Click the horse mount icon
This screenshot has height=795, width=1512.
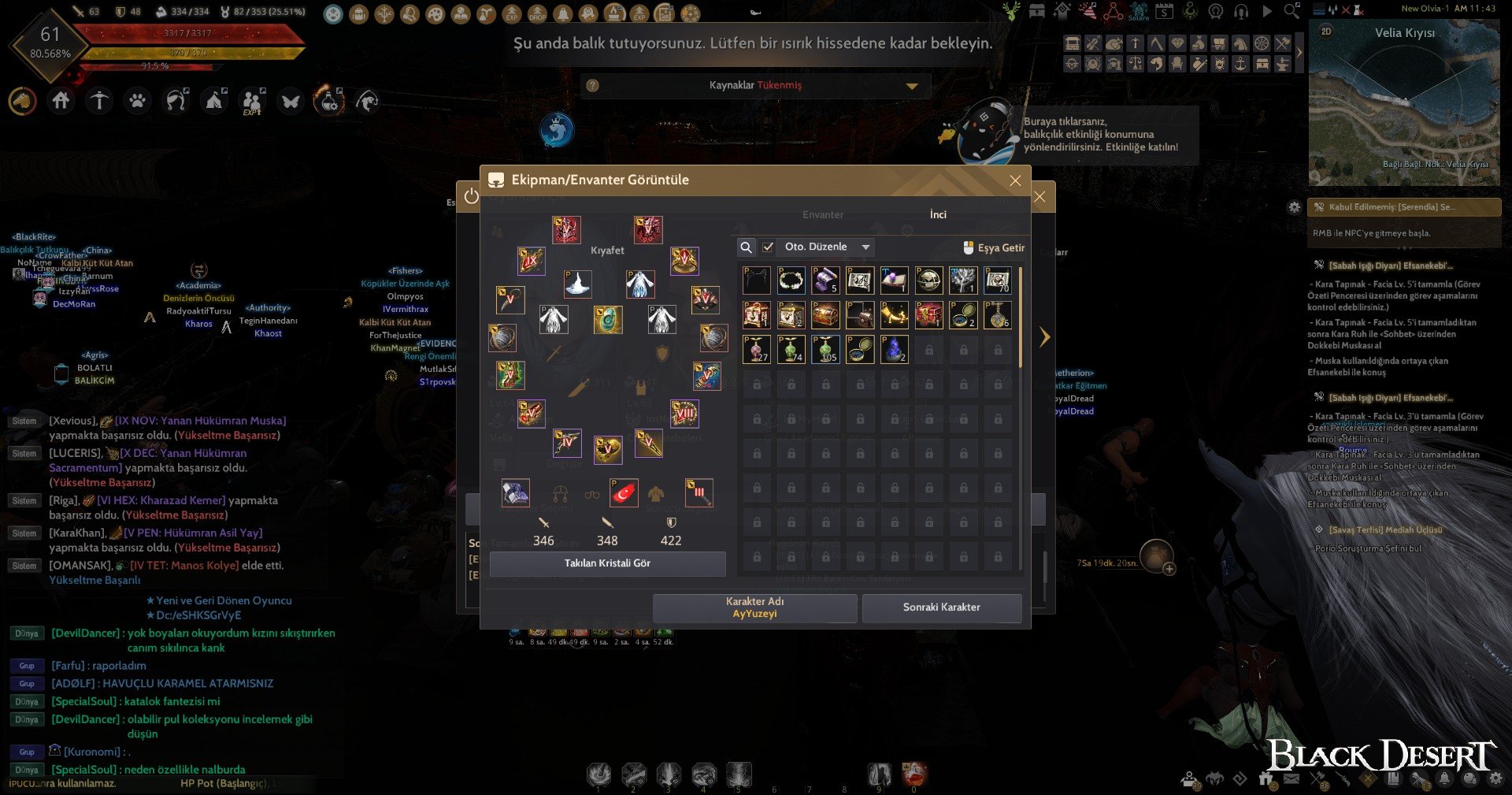(23, 101)
